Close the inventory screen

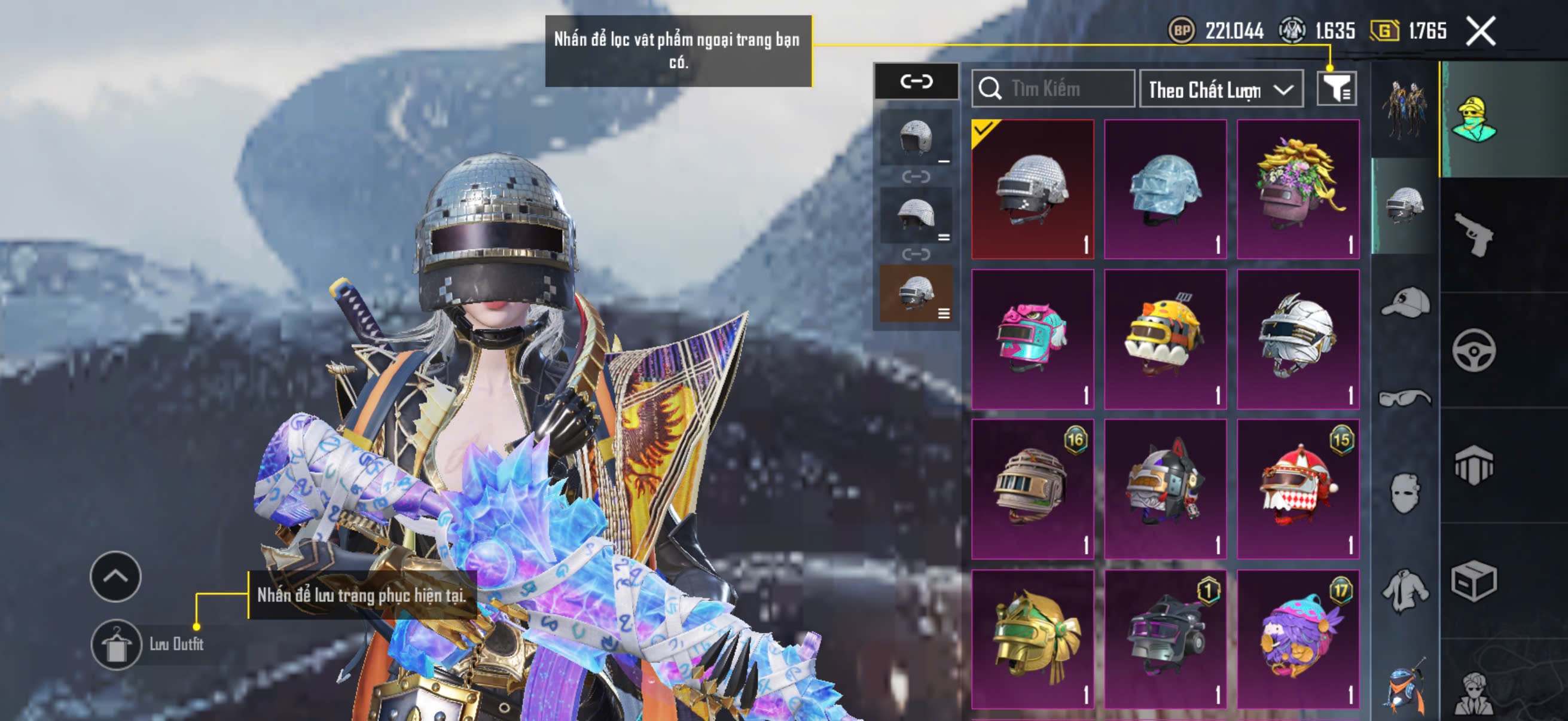point(1479,31)
